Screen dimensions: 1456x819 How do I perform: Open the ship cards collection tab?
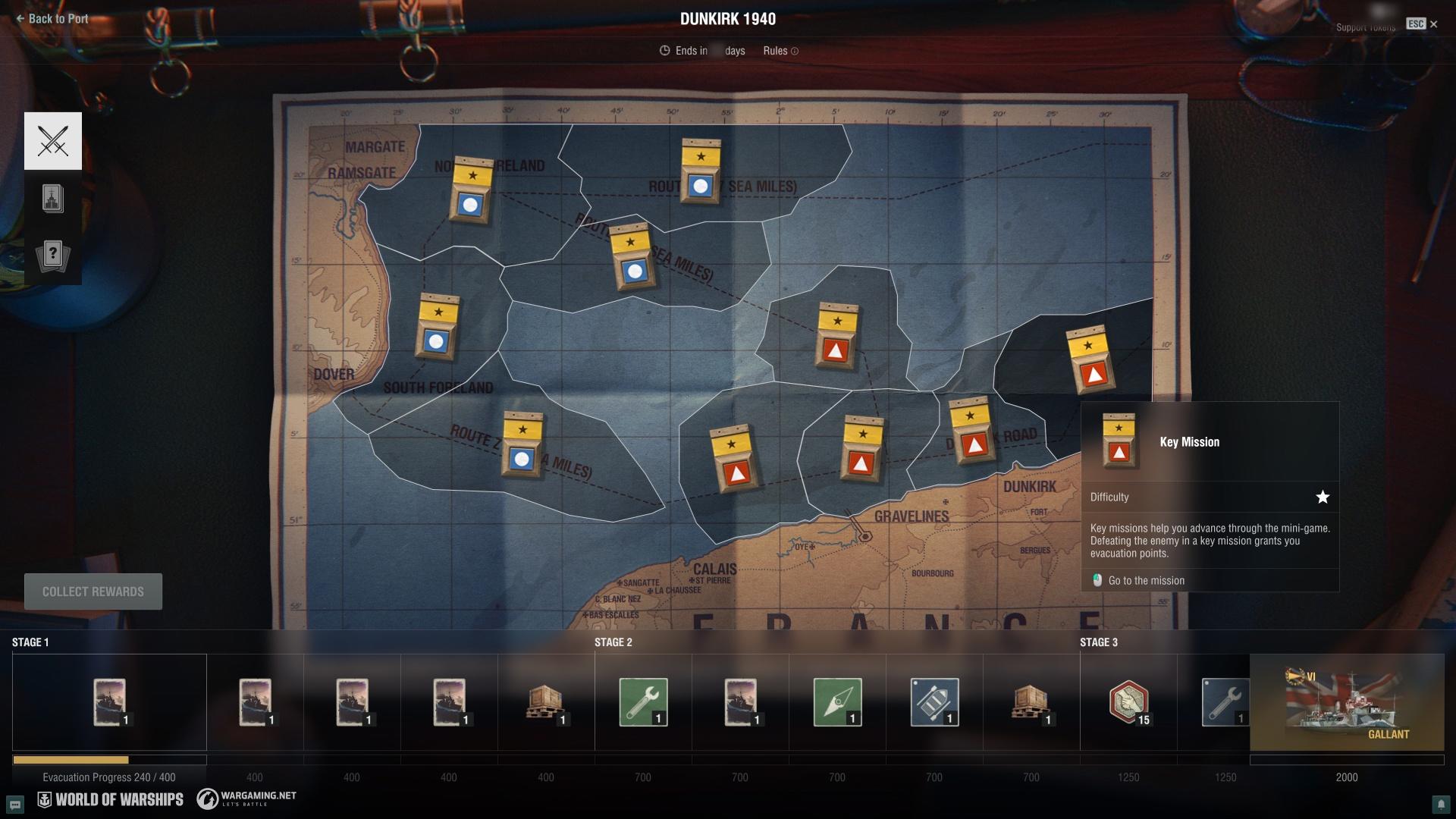[x=53, y=199]
